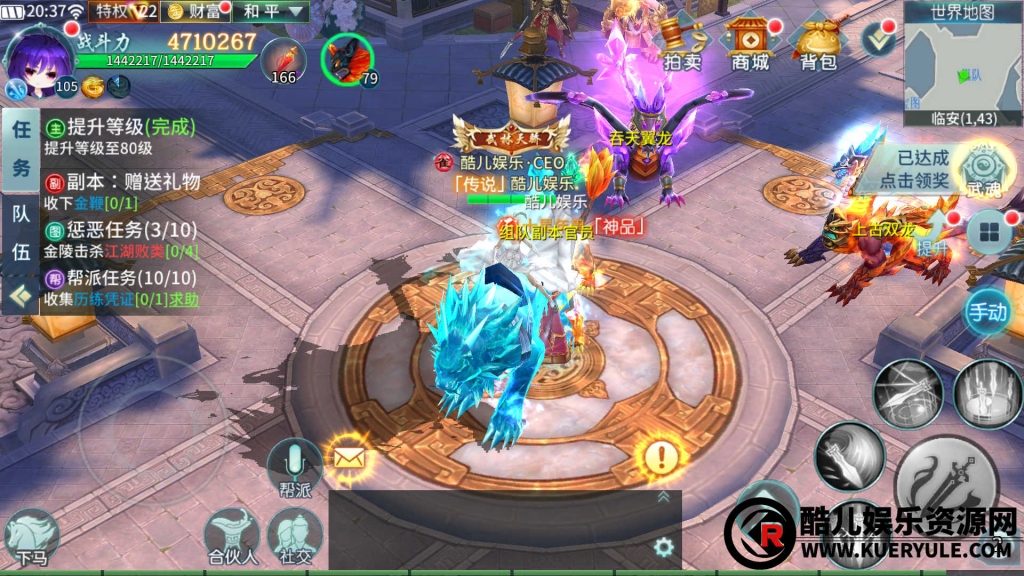Open the world map minimap
Screen dimensions: 1024x576
coord(962,62)
